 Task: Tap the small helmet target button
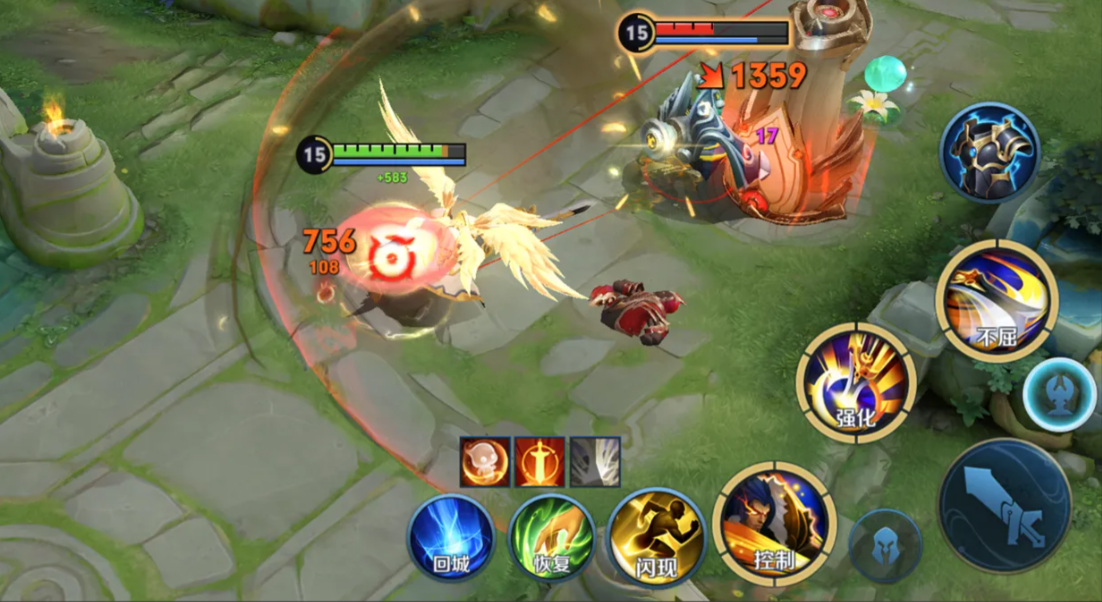(x=885, y=545)
